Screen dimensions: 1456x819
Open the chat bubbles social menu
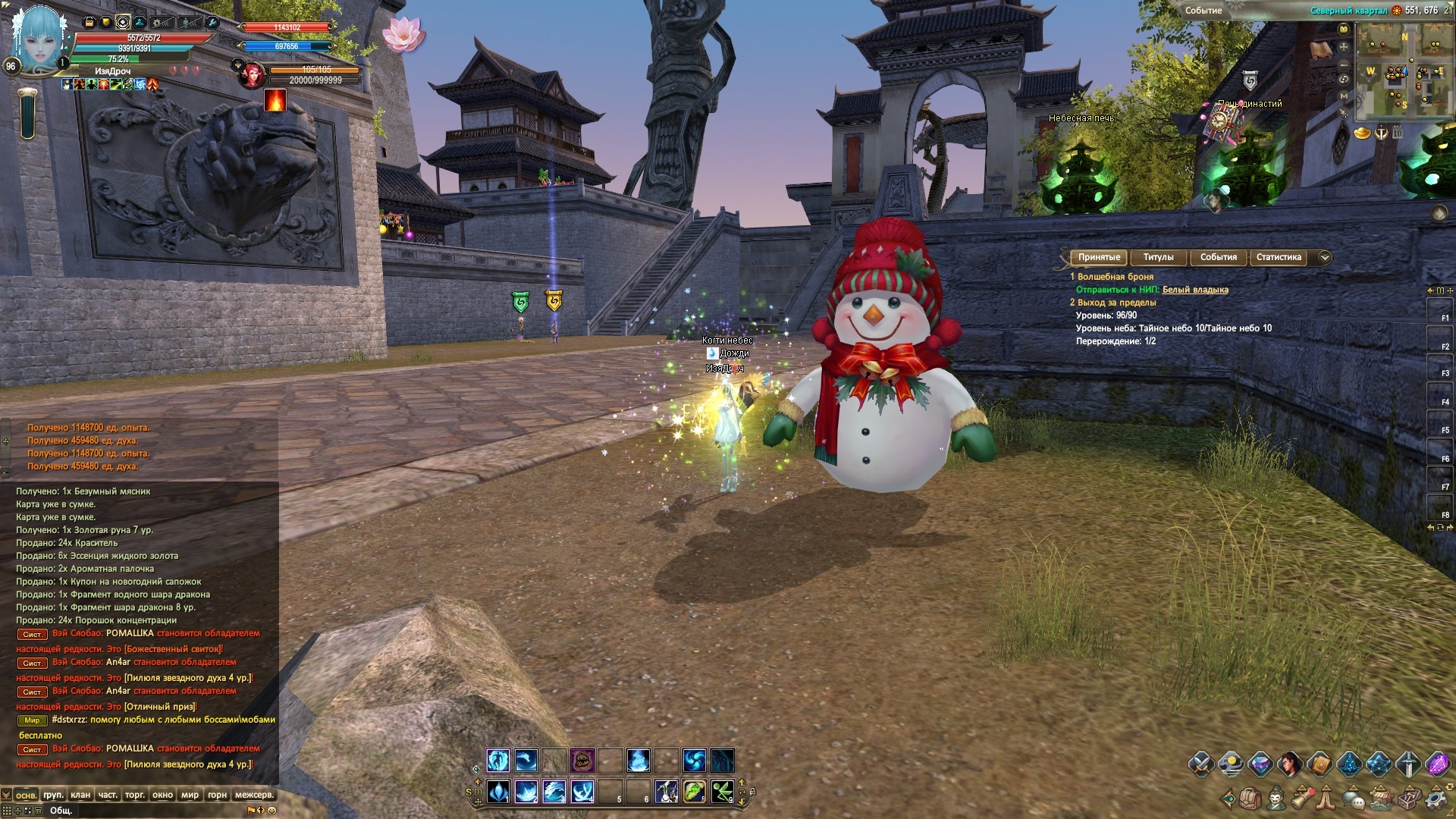tap(1354, 799)
